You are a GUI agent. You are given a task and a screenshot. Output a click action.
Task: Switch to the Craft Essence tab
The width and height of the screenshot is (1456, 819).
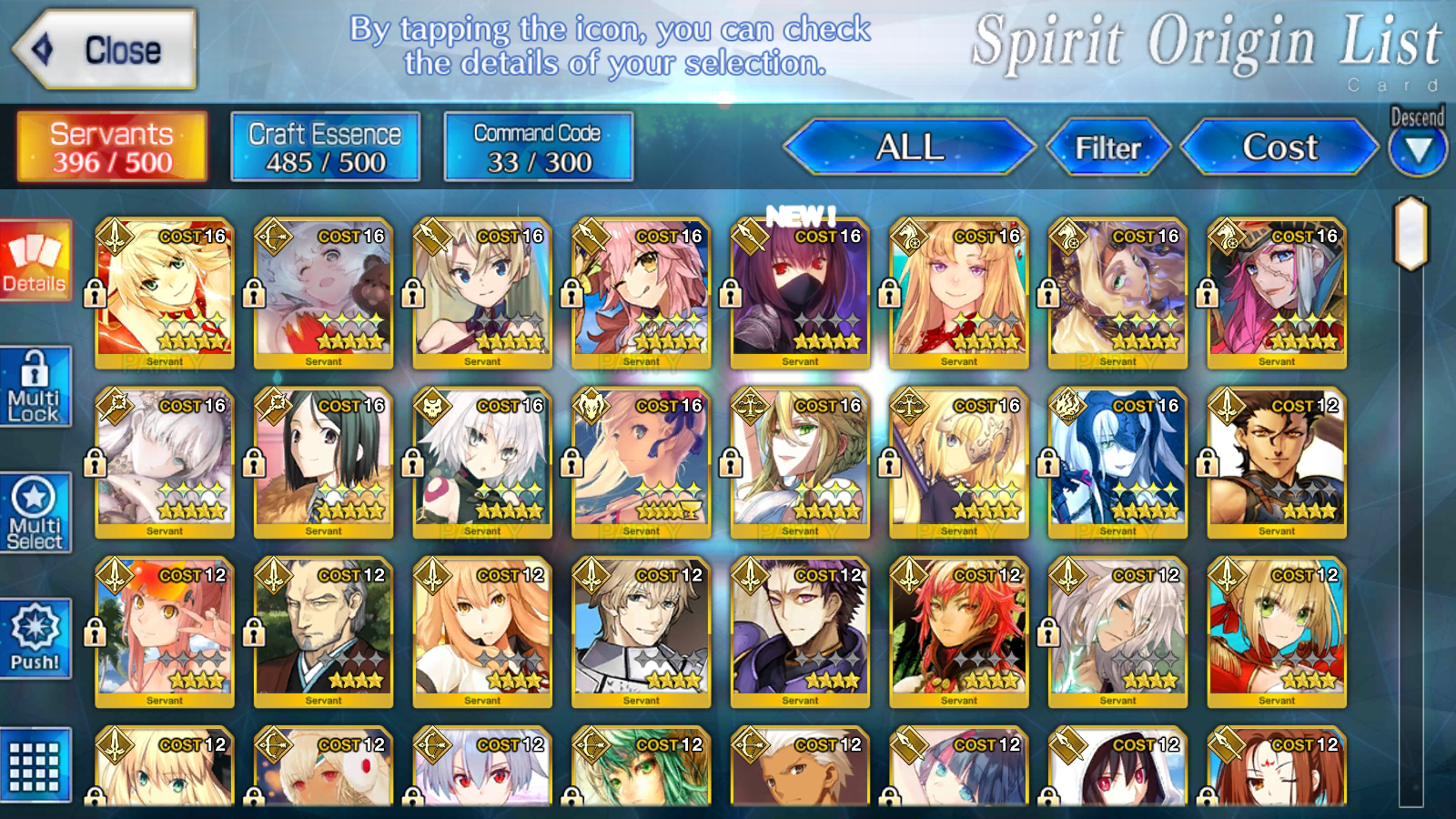click(325, 147)
